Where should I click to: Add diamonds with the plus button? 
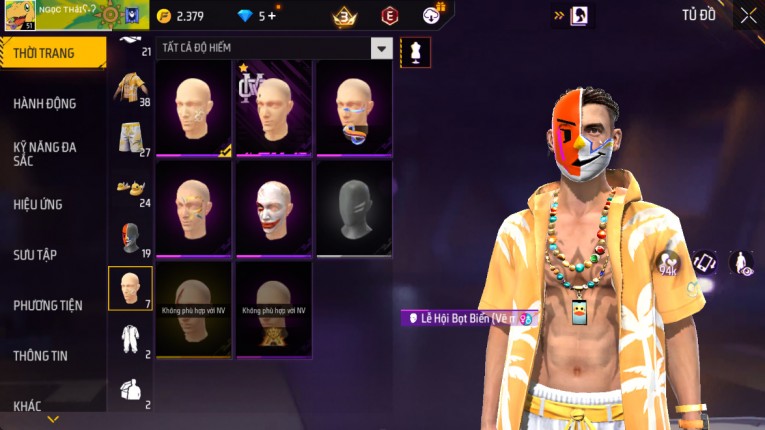pos(271,16)
